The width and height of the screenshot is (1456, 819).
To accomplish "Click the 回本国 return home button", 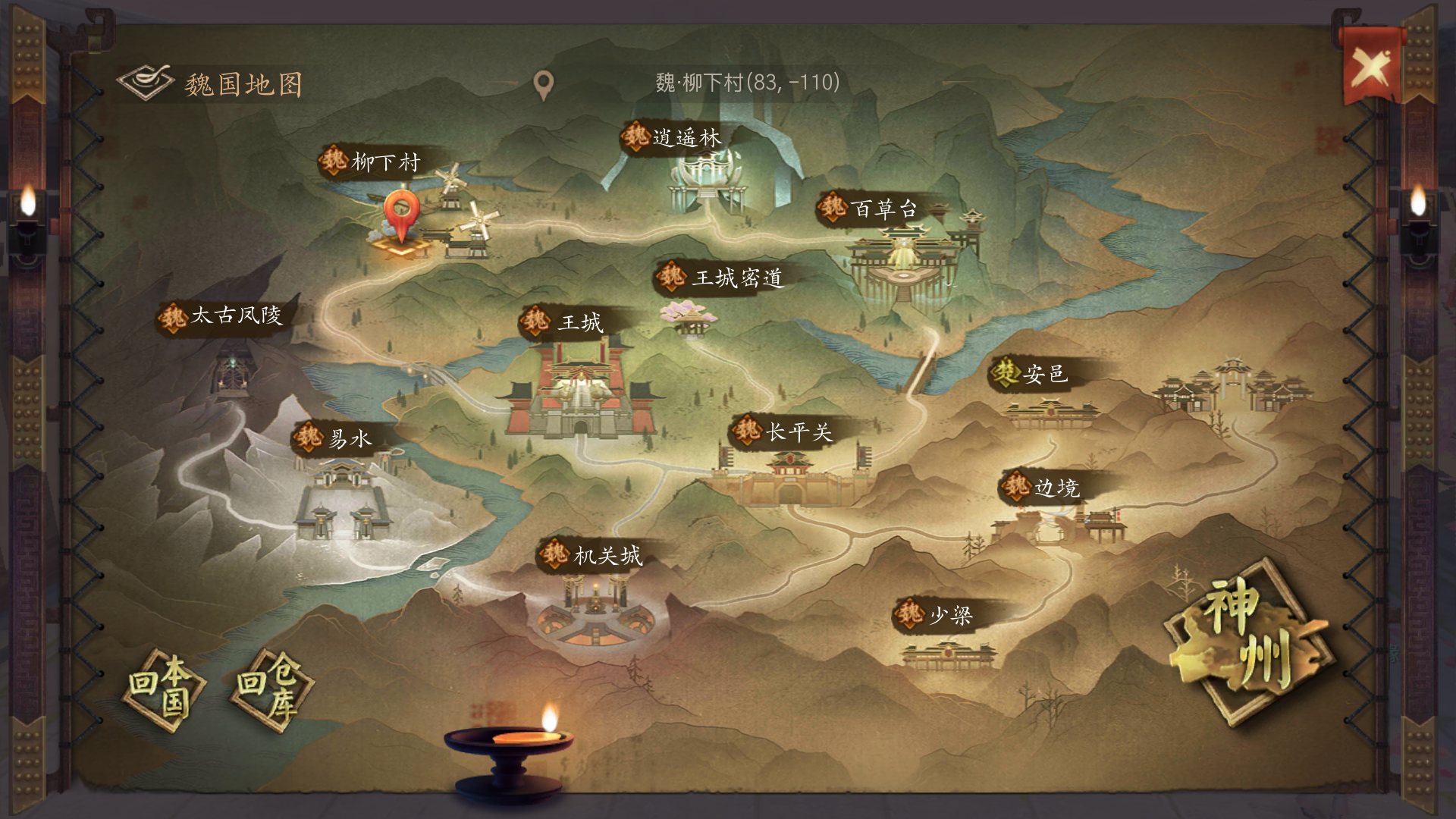I will (x=164, y=689).
